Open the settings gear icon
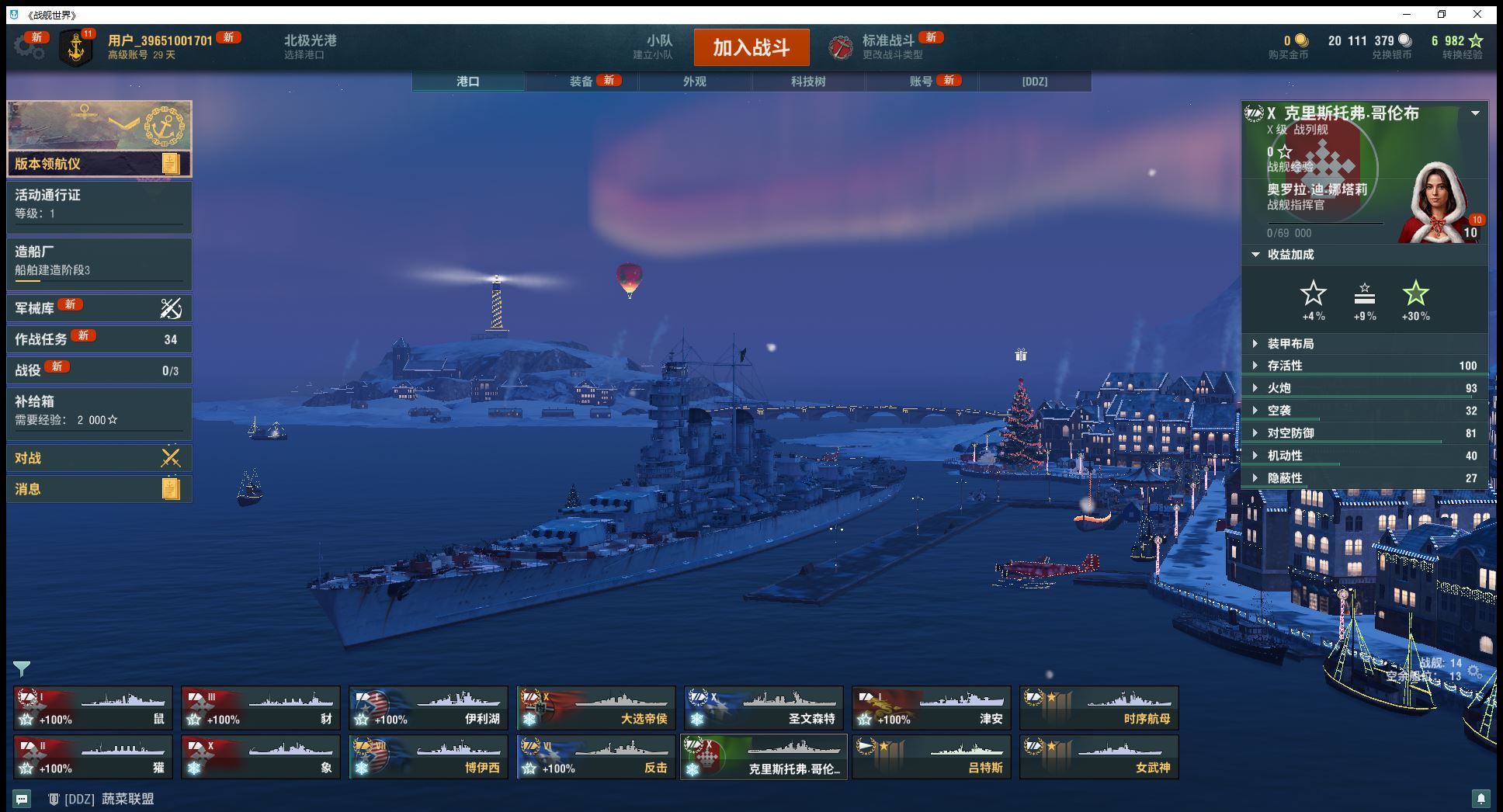1503x812 pixels. coord(30,47)
